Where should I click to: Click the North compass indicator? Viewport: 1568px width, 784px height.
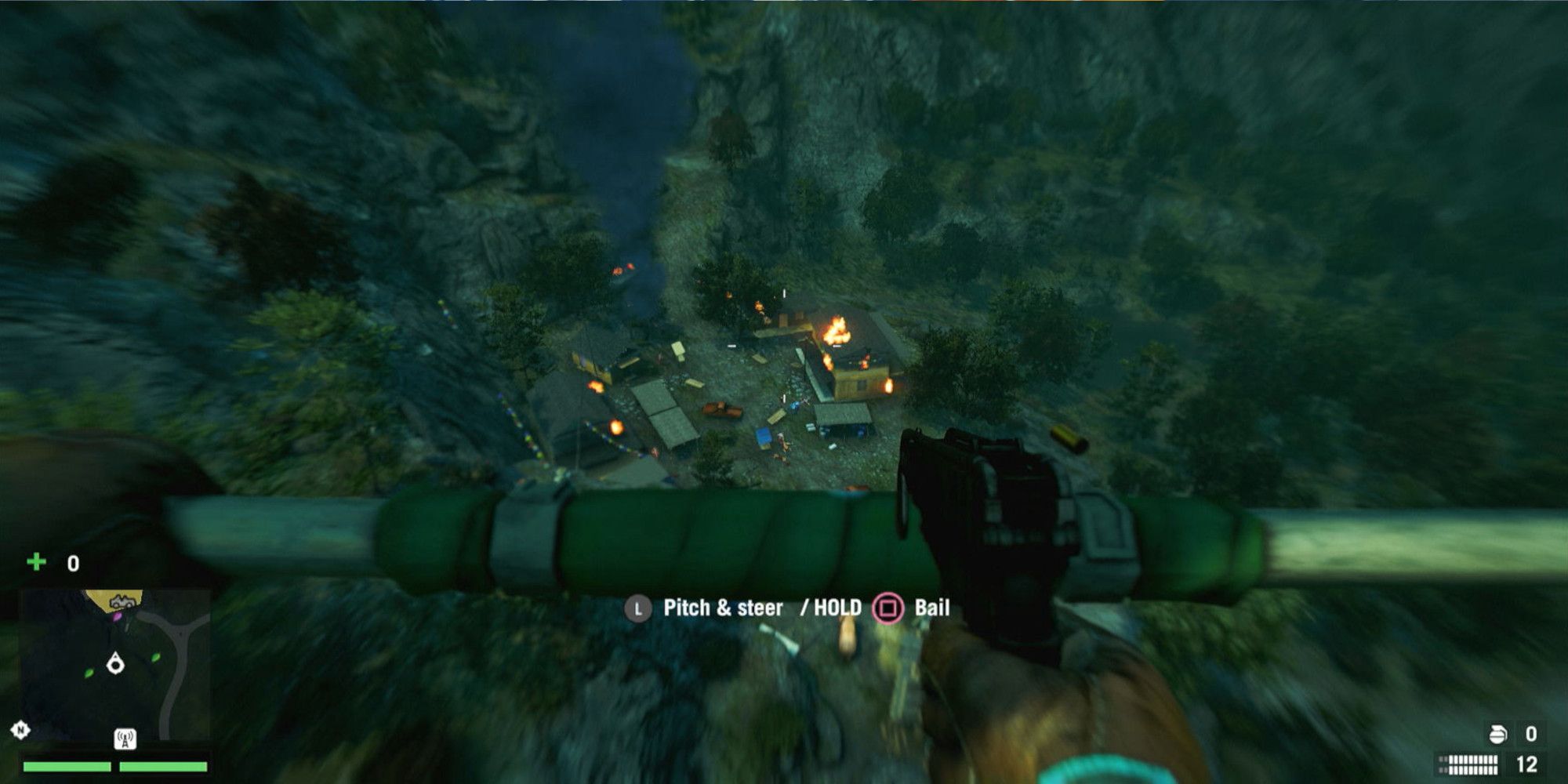(x=20, y=730)
